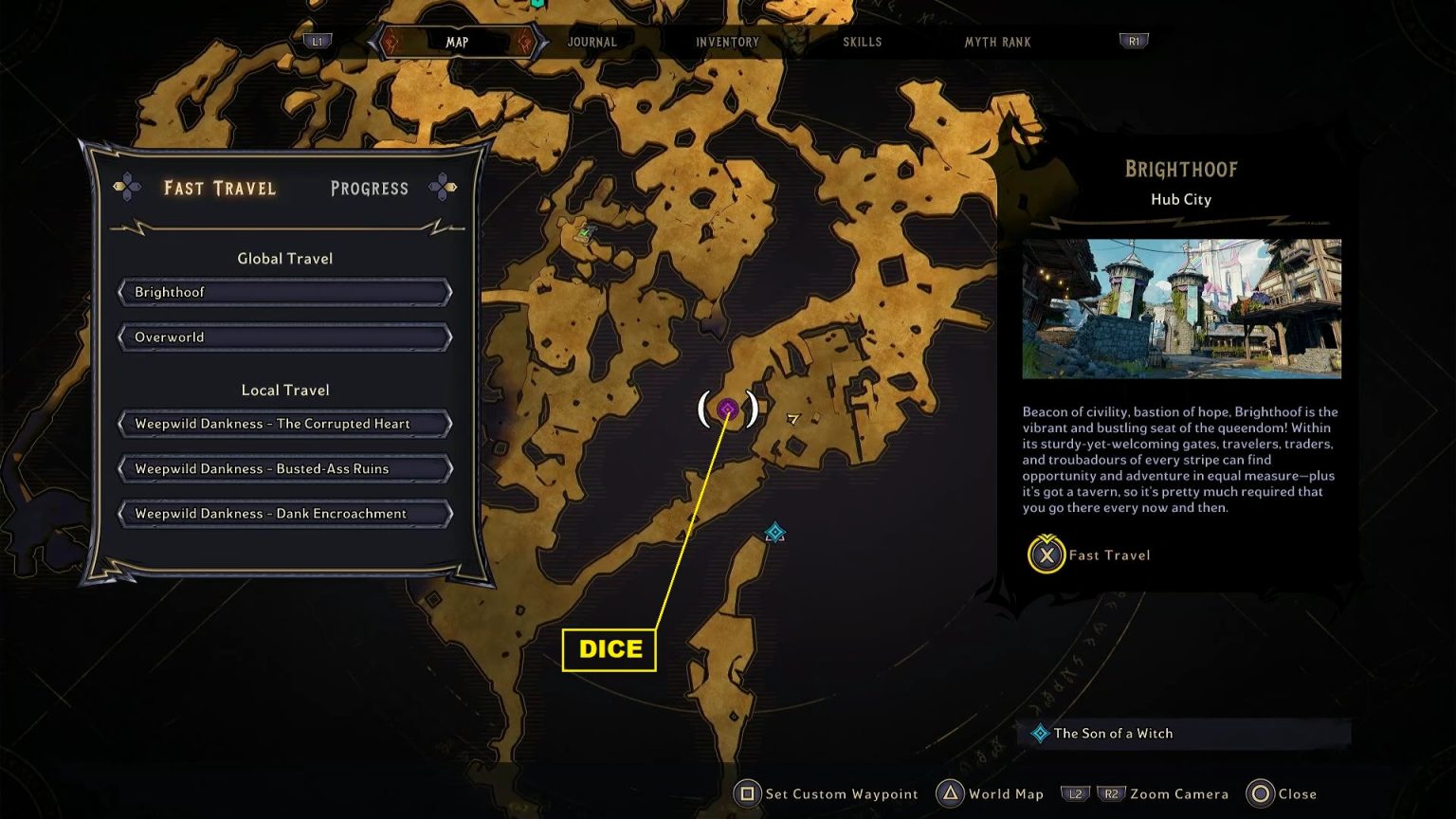Choose Weepwild Dankness - The Corrupted Heart
1456x819 pixels.
tap(283, 424)
